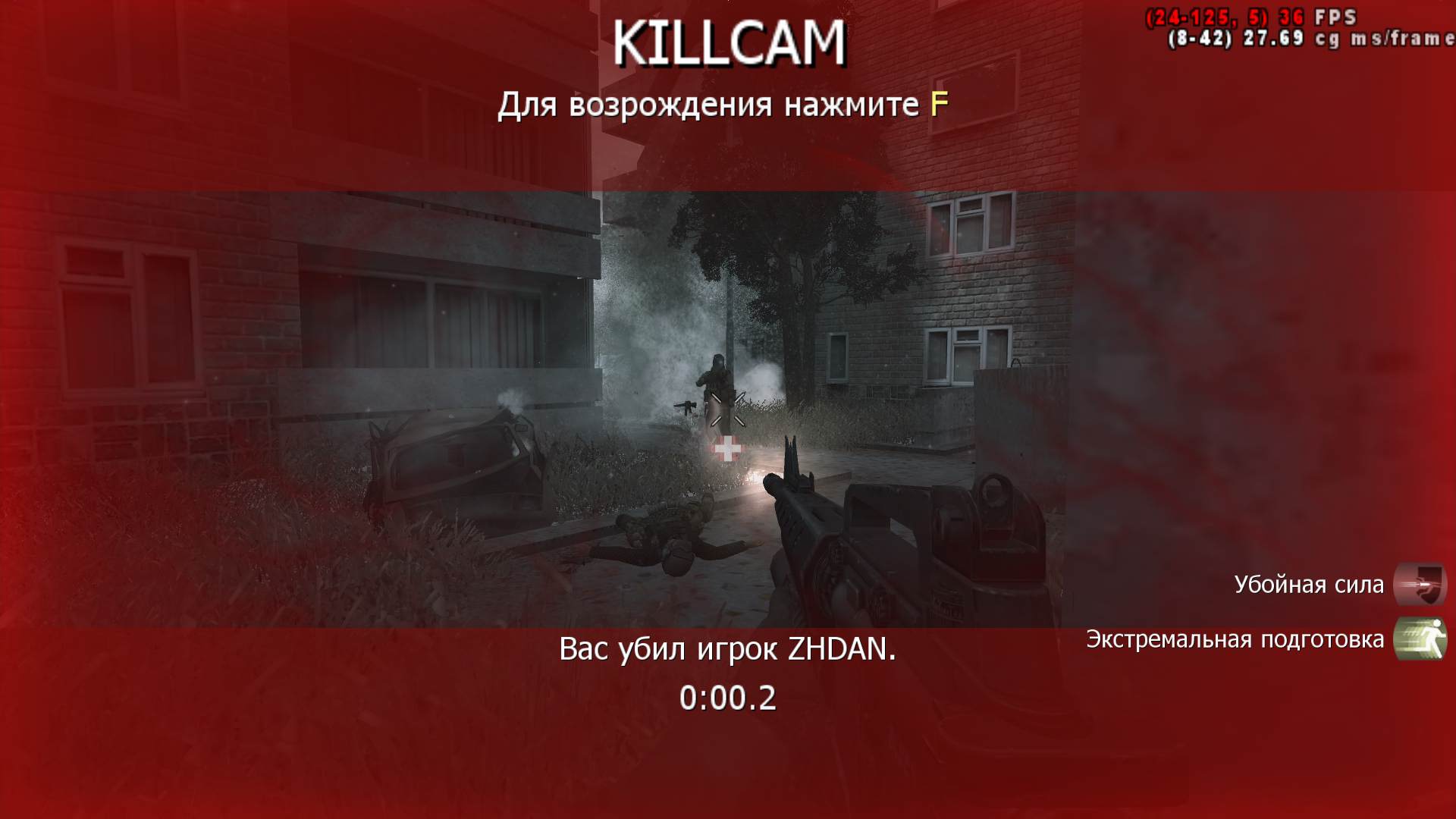Click the bullet-piercing-shield perk graphic
The image size is (1456, 819).
(1420, 584)
